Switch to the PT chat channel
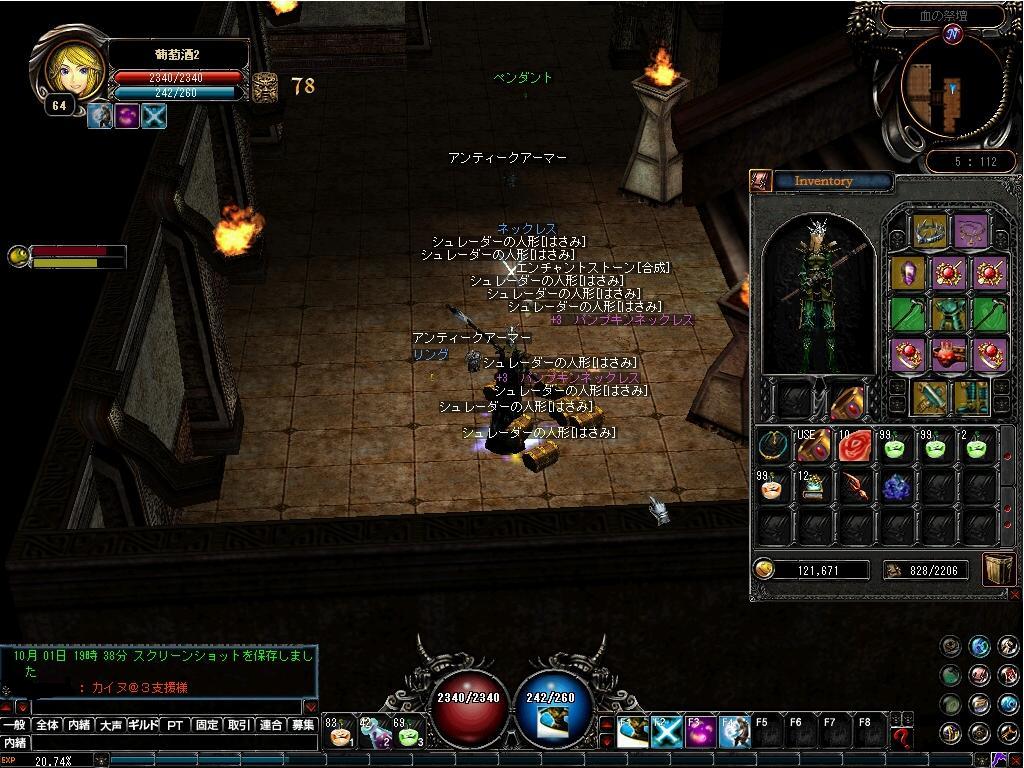The width and height of the screenshot is (1024, 768). tap(175, 725)
